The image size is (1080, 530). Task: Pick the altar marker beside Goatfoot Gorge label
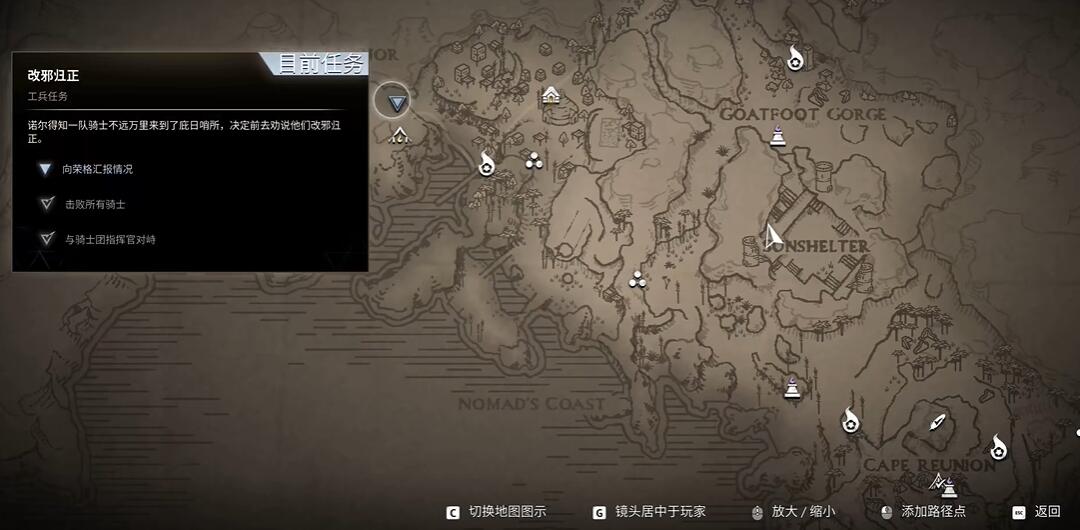pos(777,135)
